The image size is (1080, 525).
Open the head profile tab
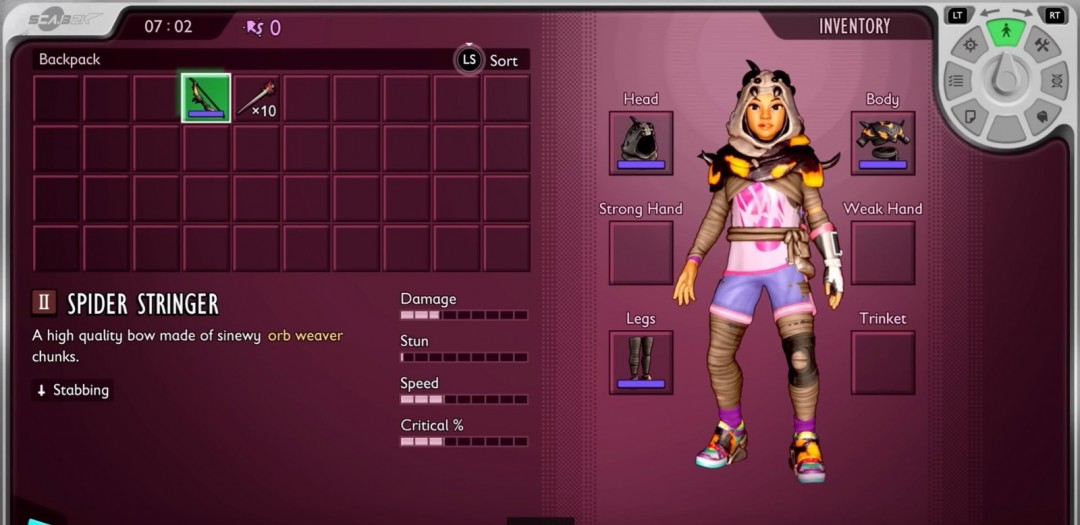[x=1042, y=116]
